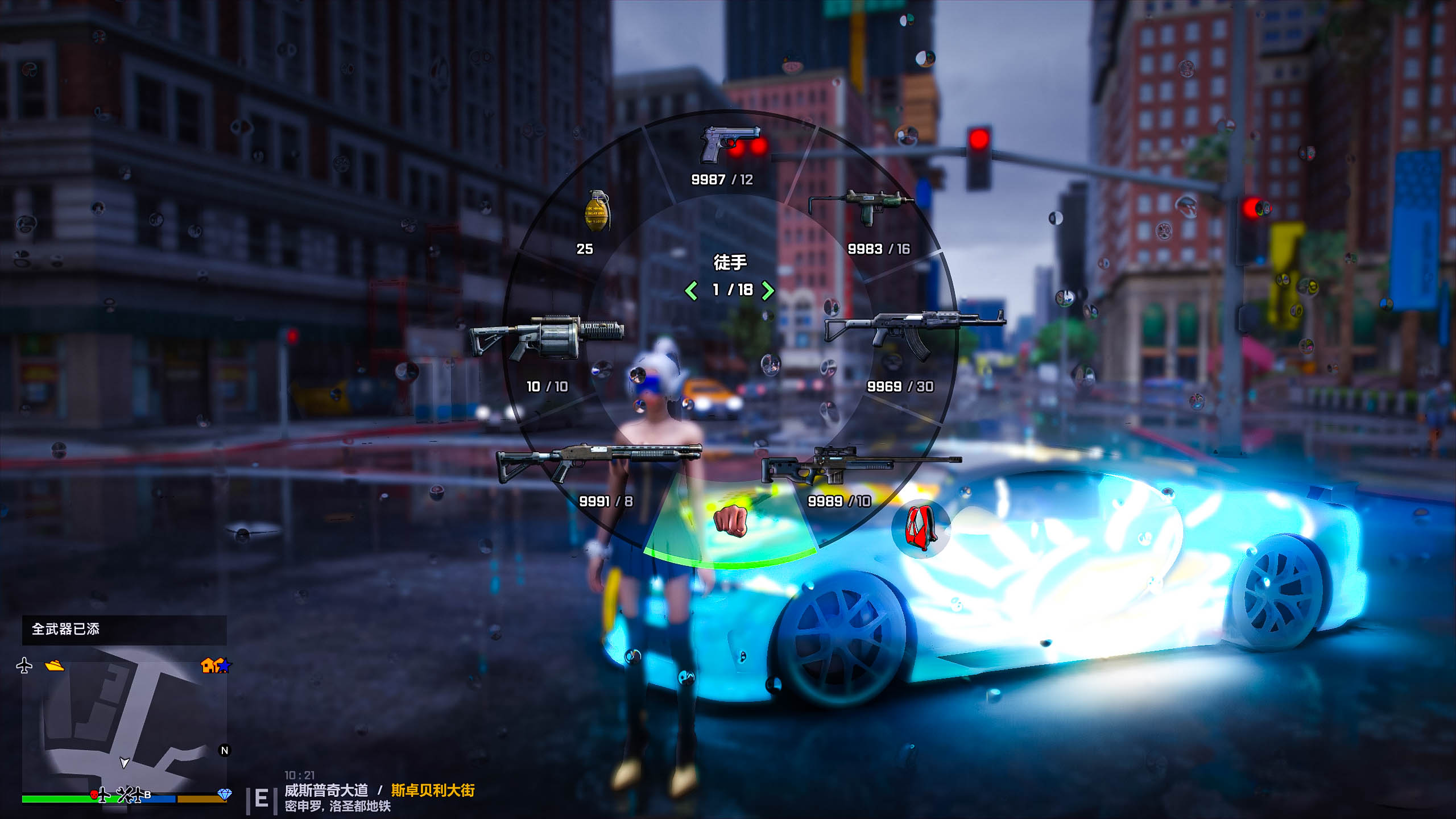1456x819 pixels.
Task: Select the grenade launcher slot
Action: (546, 338)
